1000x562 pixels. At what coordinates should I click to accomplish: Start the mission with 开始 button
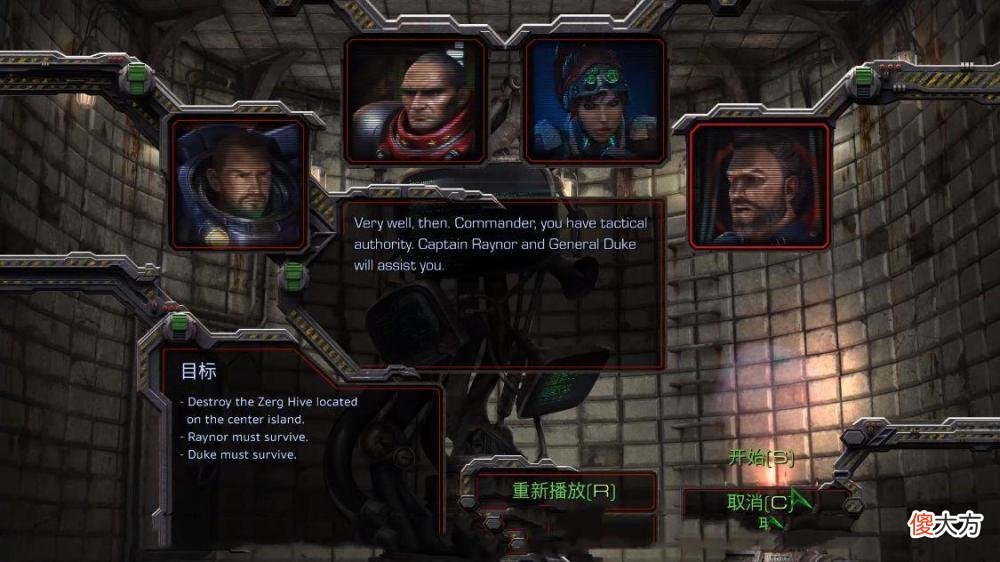(760, 458)
